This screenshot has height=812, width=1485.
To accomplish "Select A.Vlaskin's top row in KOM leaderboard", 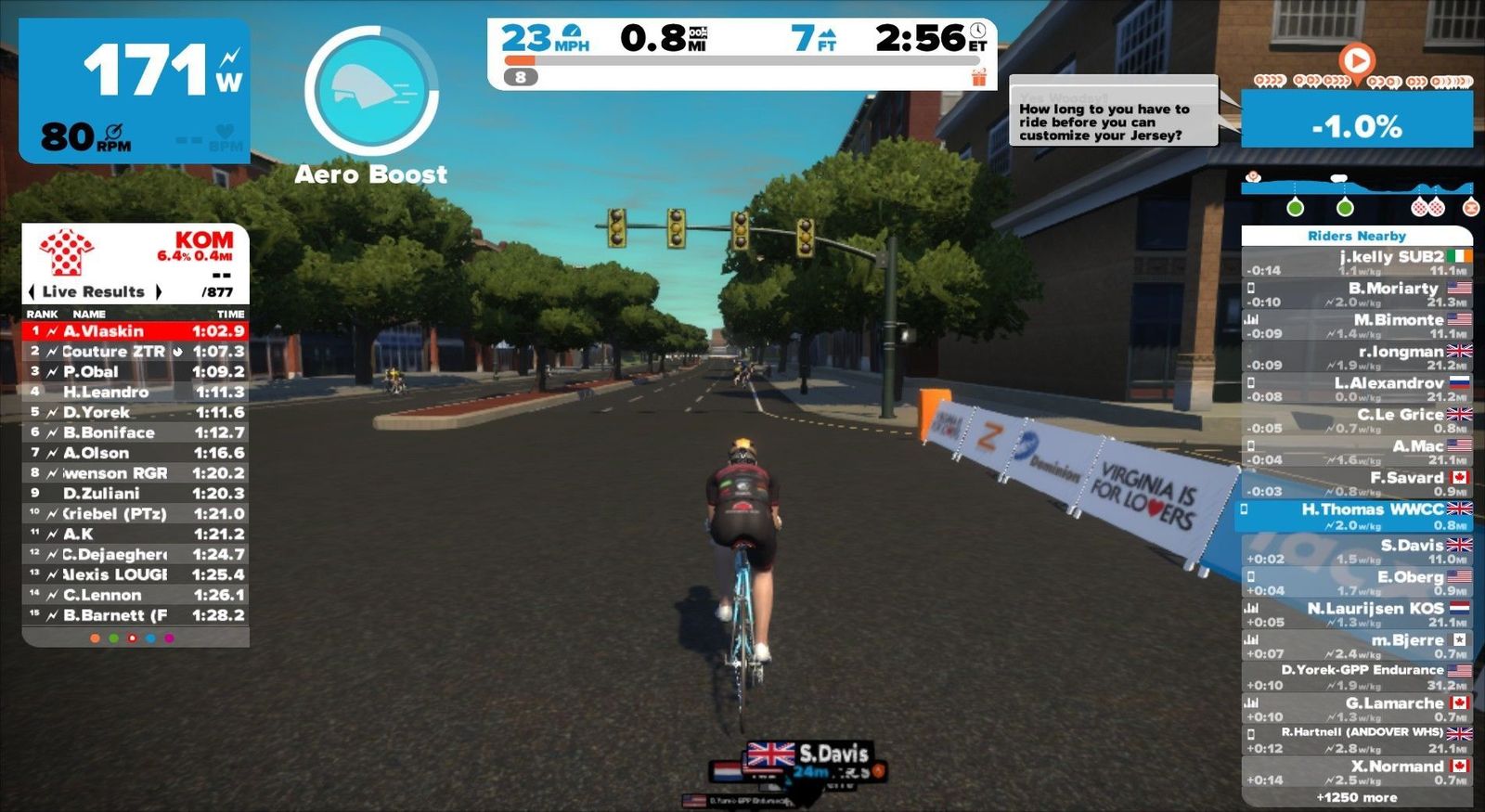I will [x=135, y=331].
